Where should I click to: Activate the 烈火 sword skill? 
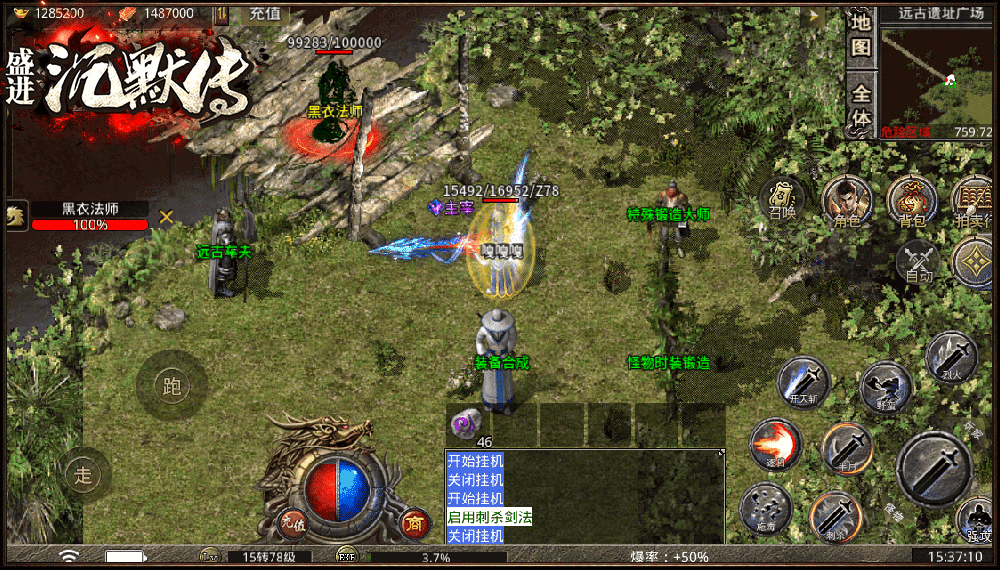tap(951, 356)
